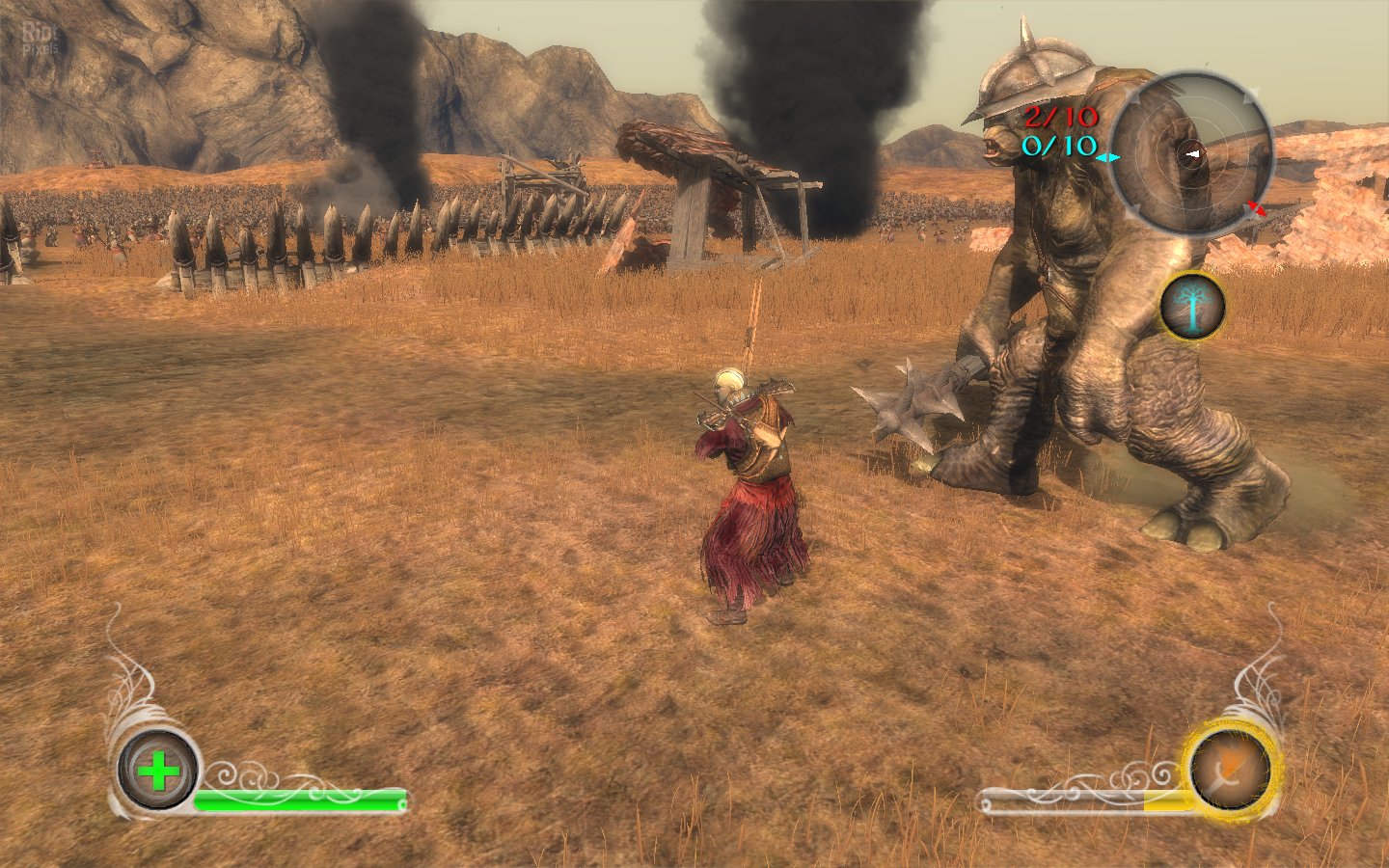
Task: Activate the gold-ringed special ability icon
Action: pyautogui.click(x=1230, y=769)
